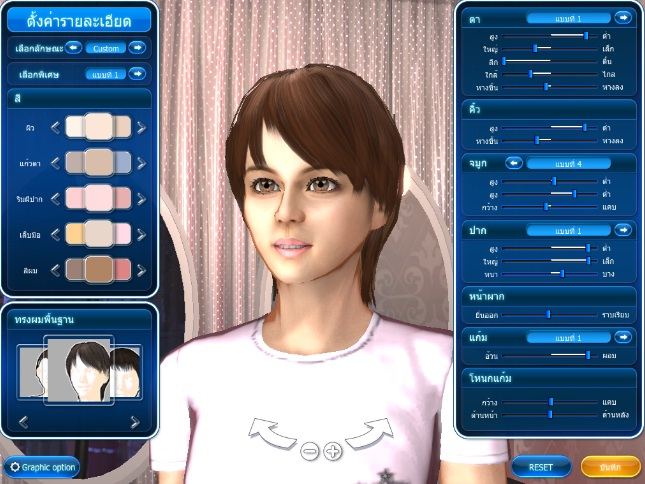This screenshot has width=645, height=484.
Task: Pick the center hair (สีผม) color swatch
Action: click(98, 269)
